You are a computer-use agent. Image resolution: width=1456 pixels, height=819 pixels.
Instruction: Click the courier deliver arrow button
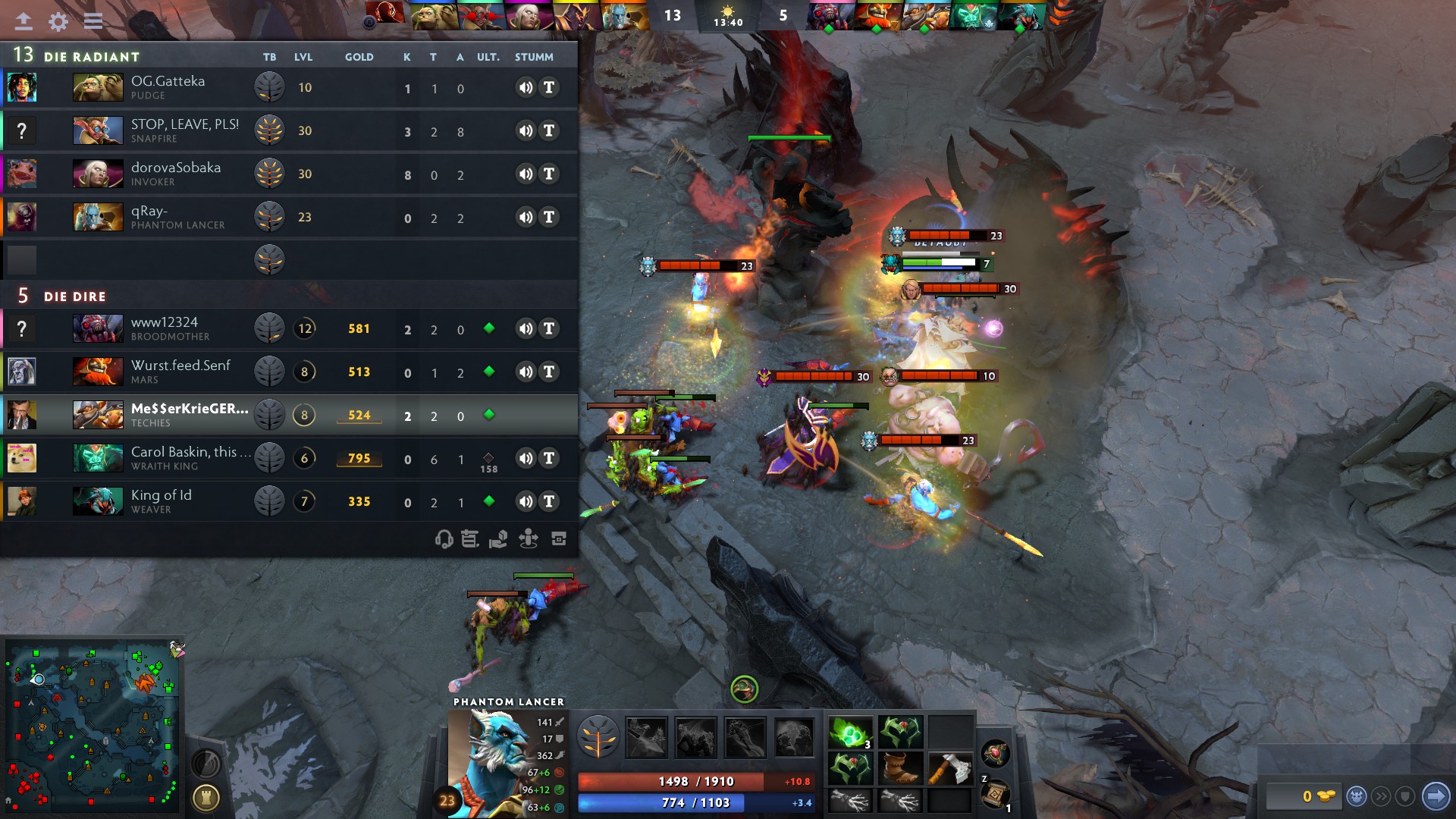(1435, 795)
